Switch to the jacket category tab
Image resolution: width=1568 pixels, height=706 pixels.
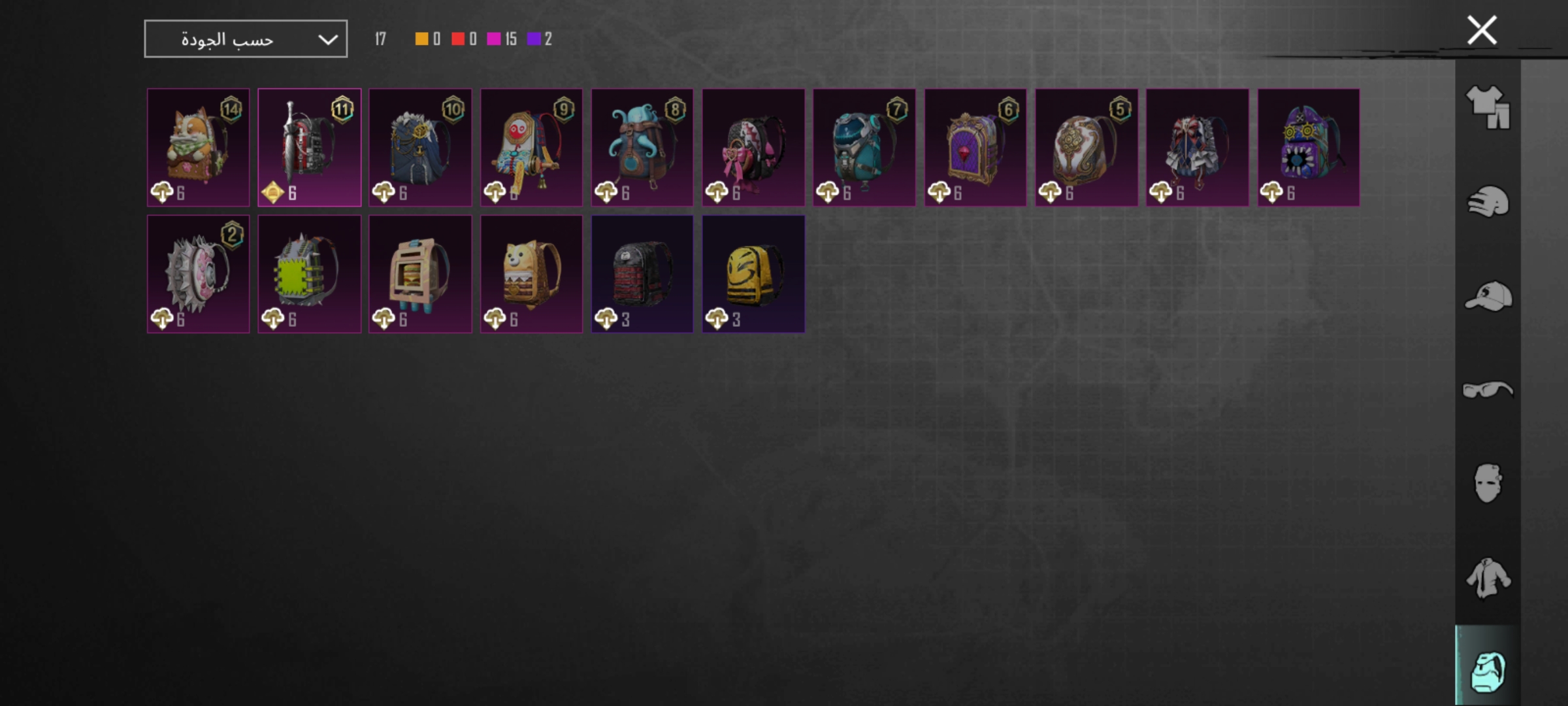(1488, 578)
